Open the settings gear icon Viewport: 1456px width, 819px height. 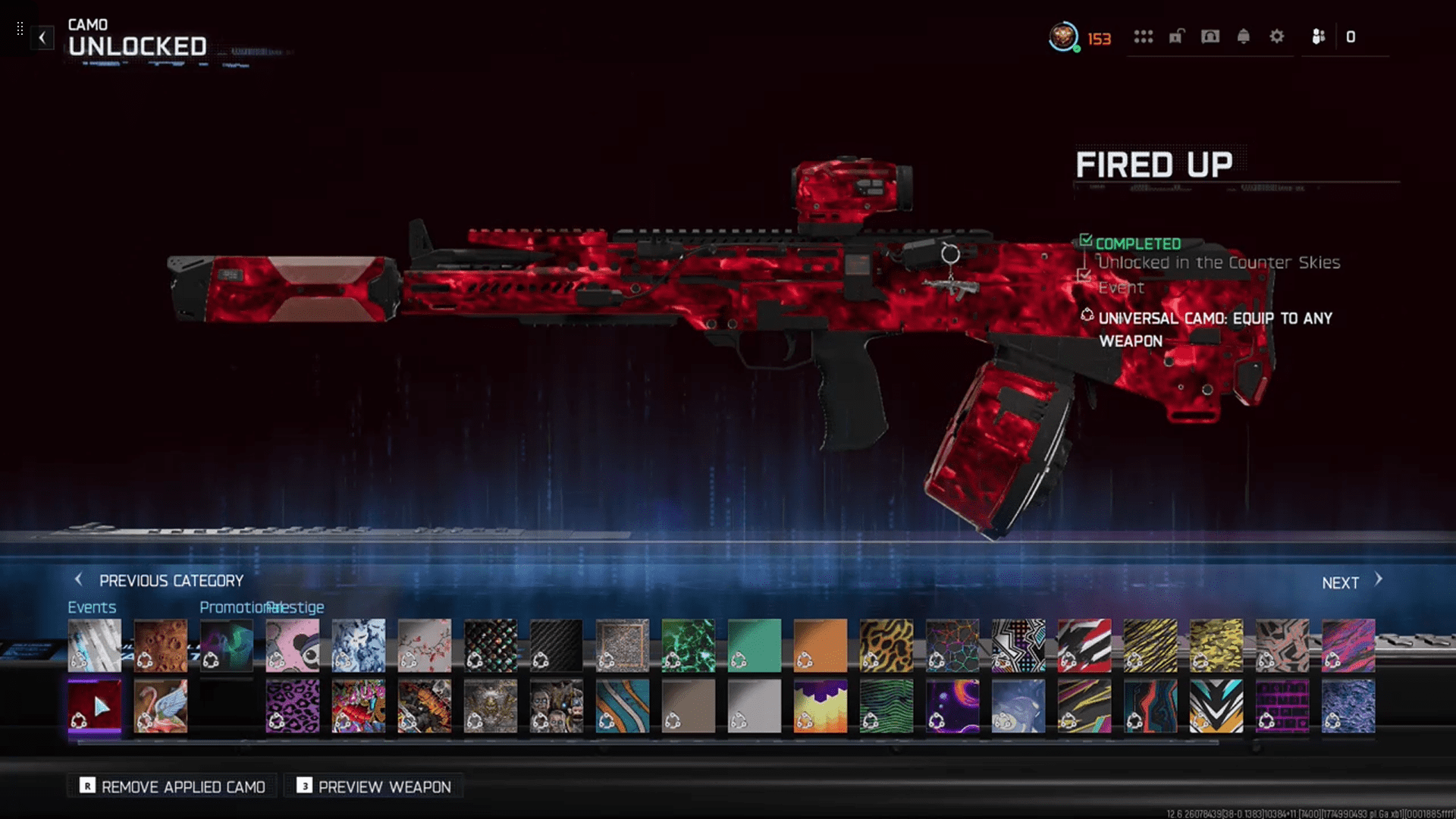[x=1277, y=36]
